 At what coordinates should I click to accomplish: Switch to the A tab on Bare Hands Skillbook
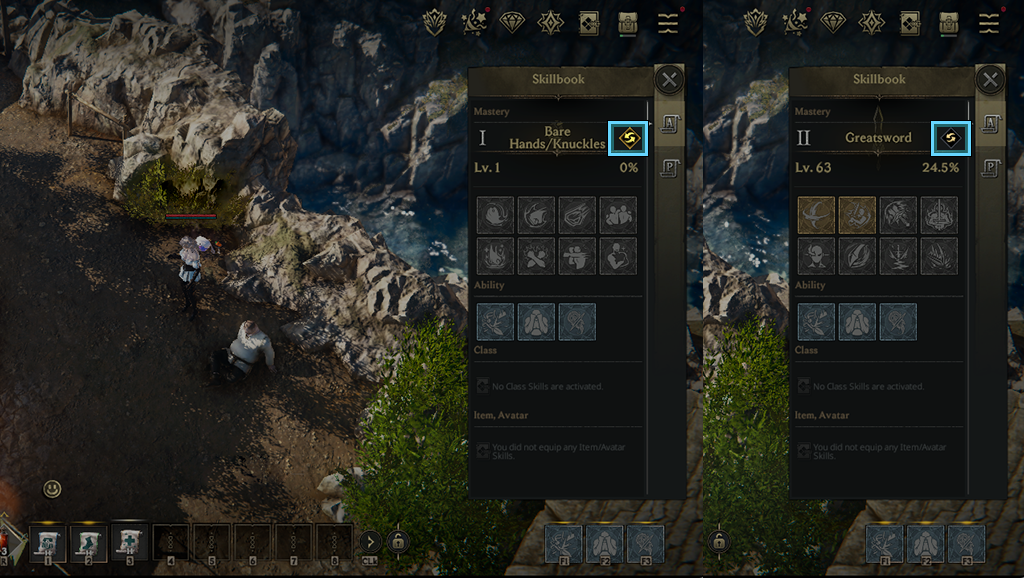tap(668, 124)
